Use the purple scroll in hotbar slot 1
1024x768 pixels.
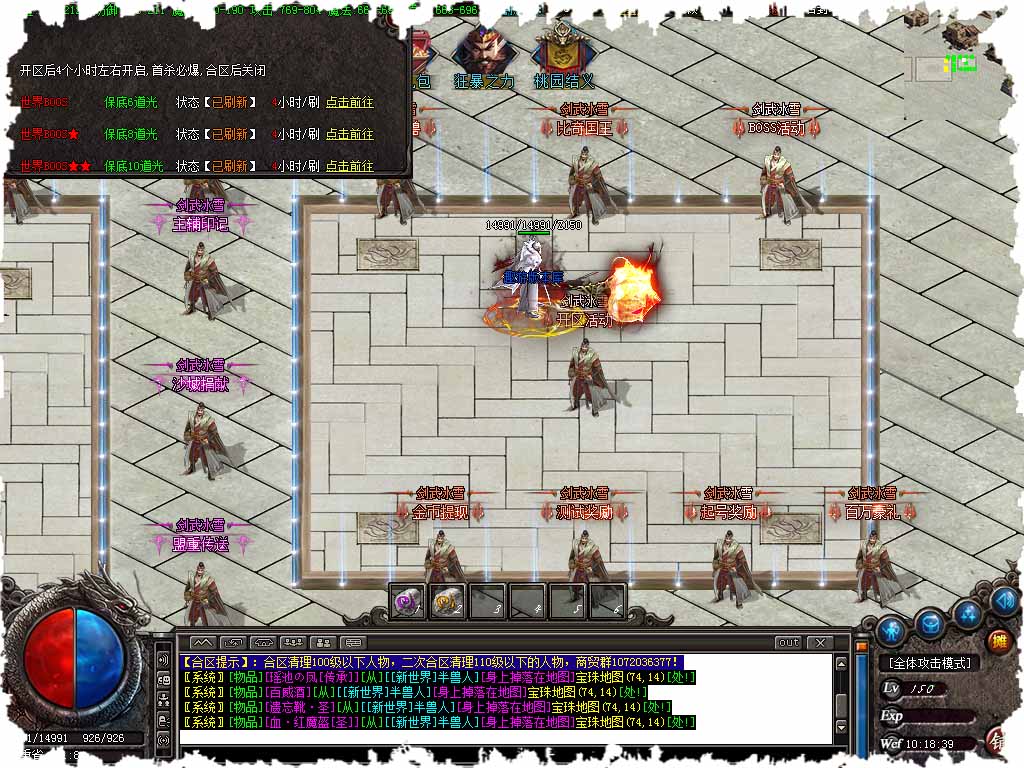[407, 602]
